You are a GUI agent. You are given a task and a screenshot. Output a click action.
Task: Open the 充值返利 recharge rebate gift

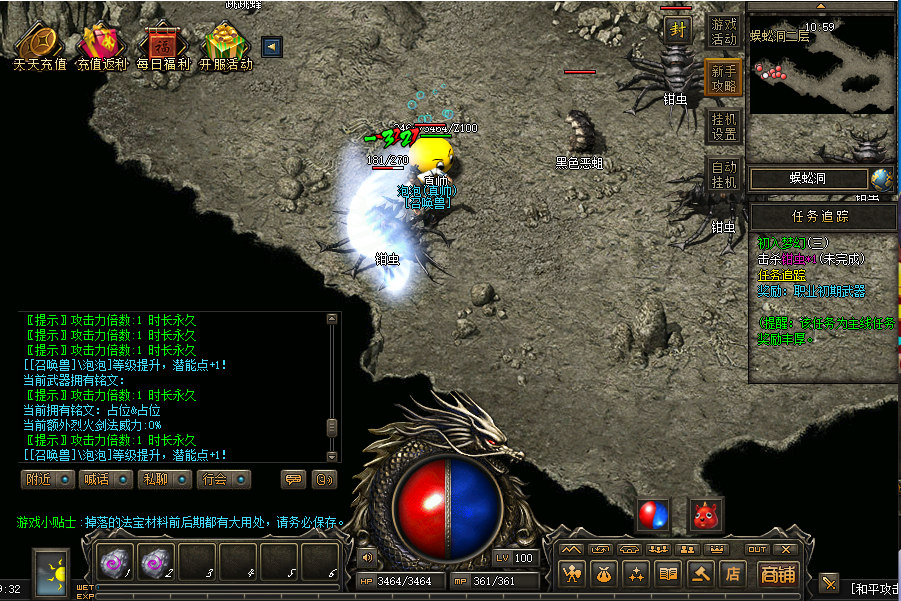[x=101, y=45]
